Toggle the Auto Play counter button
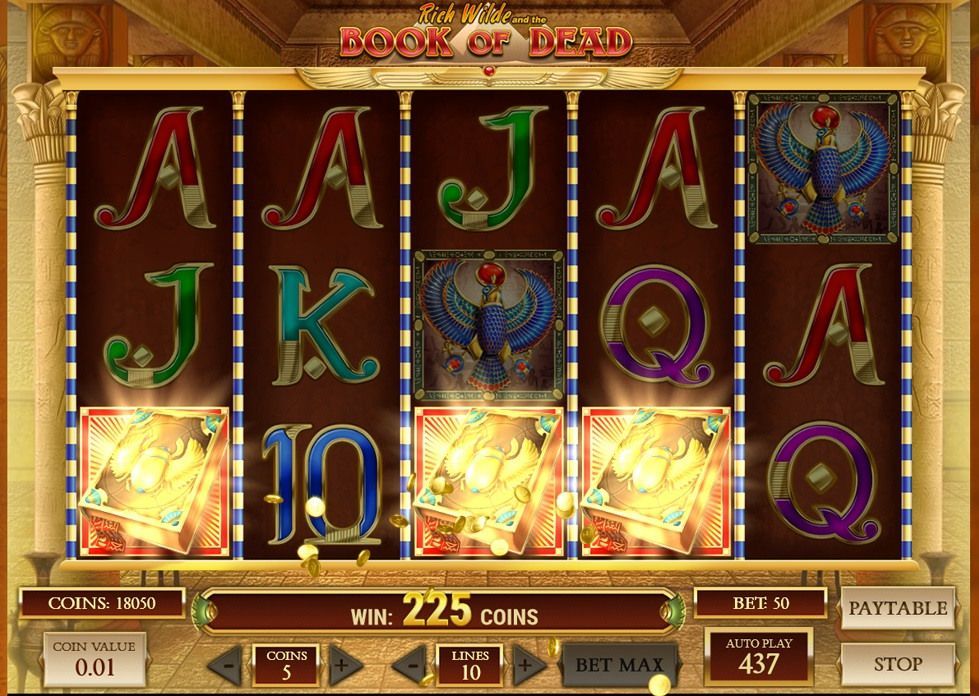This screenshot has width=979, height=696. click(x=758, y=656)
